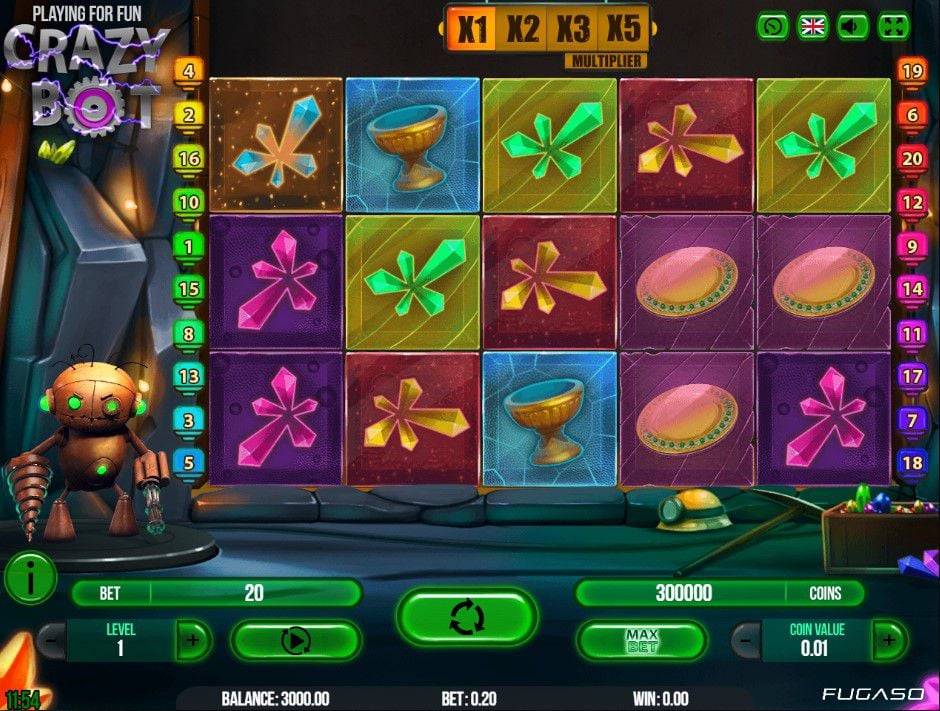Highlight payline number 1

point(189,245)
